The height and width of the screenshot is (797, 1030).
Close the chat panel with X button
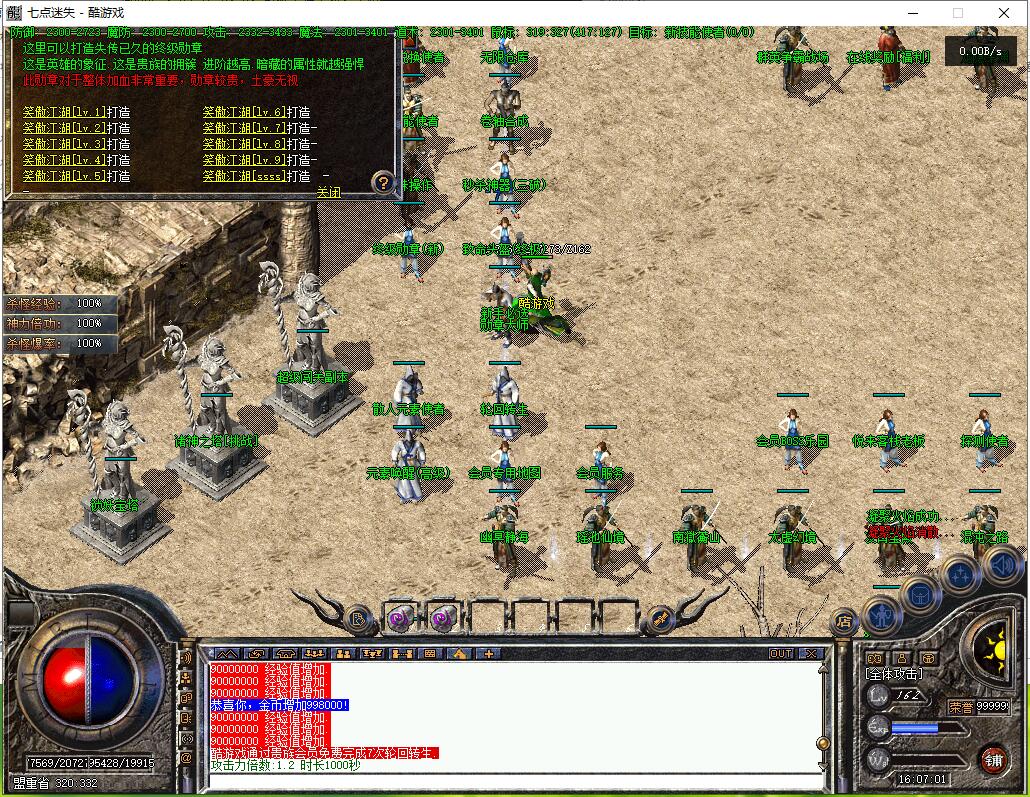(x=810, y=653)
